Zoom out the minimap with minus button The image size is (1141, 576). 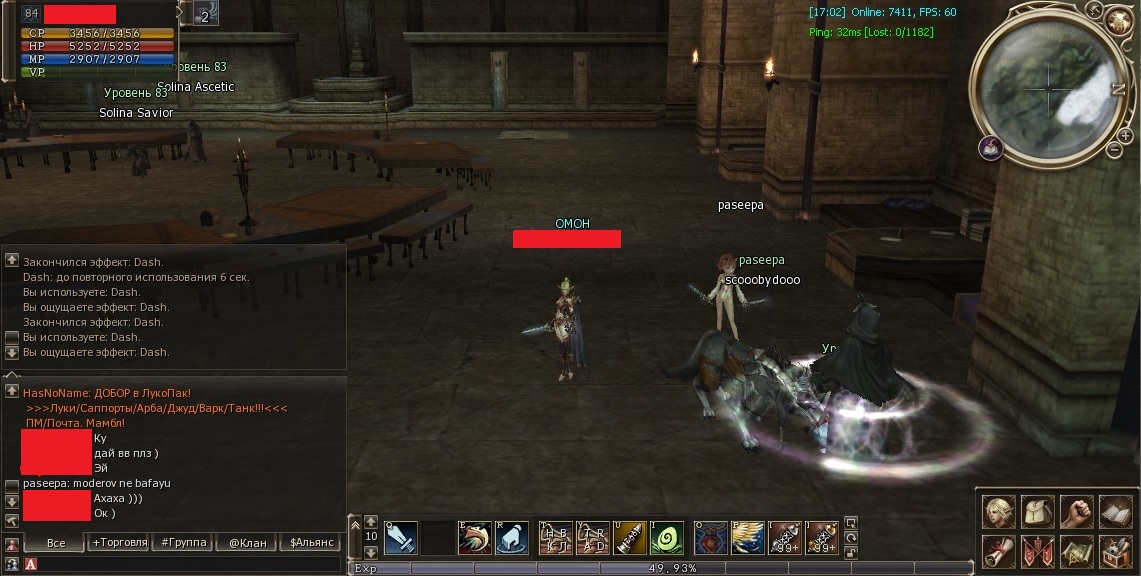coord(1114,150)
